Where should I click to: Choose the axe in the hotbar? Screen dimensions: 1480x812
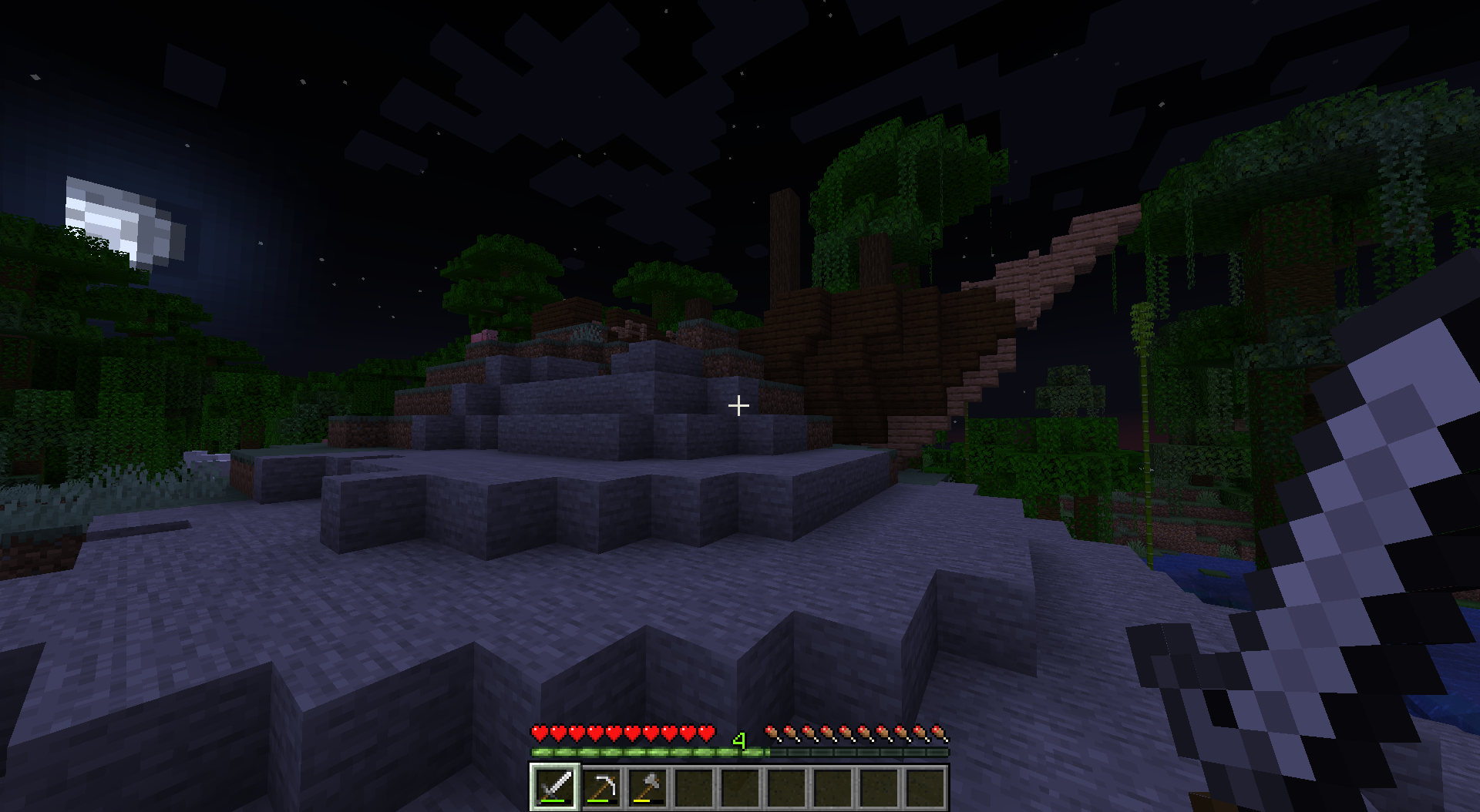click(x=647, y=787)
